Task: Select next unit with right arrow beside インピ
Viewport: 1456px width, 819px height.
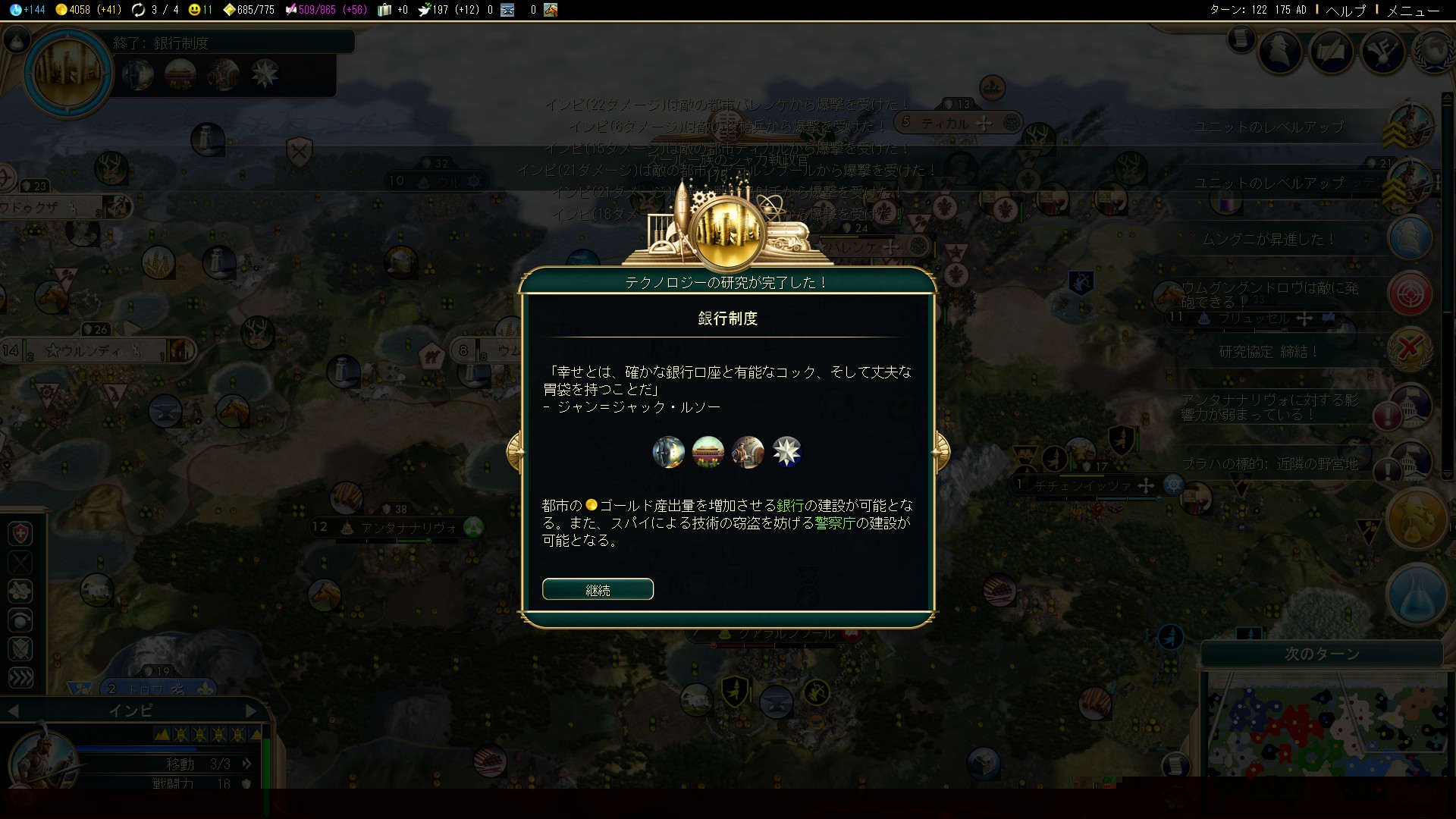Action: coord(252,711)
